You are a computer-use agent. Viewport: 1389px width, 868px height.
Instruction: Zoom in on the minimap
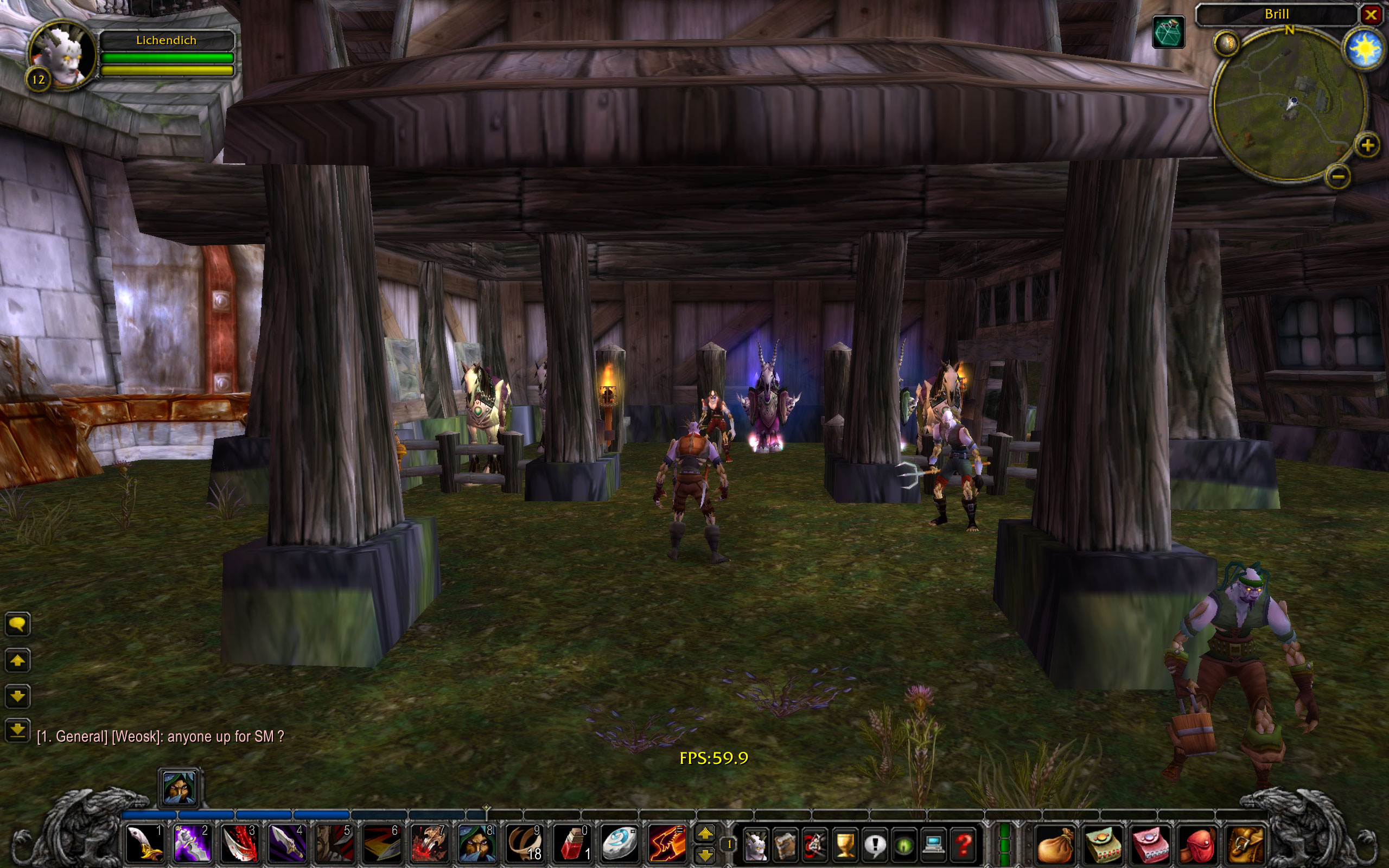(1367, 146)
